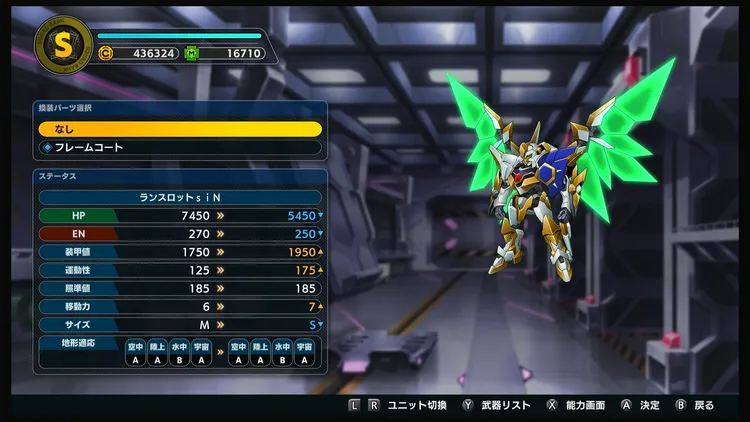Select the なし (none) part option
The width and height of the screenshot is (750, 422).
pyautogui.click(x=180, y=129)
